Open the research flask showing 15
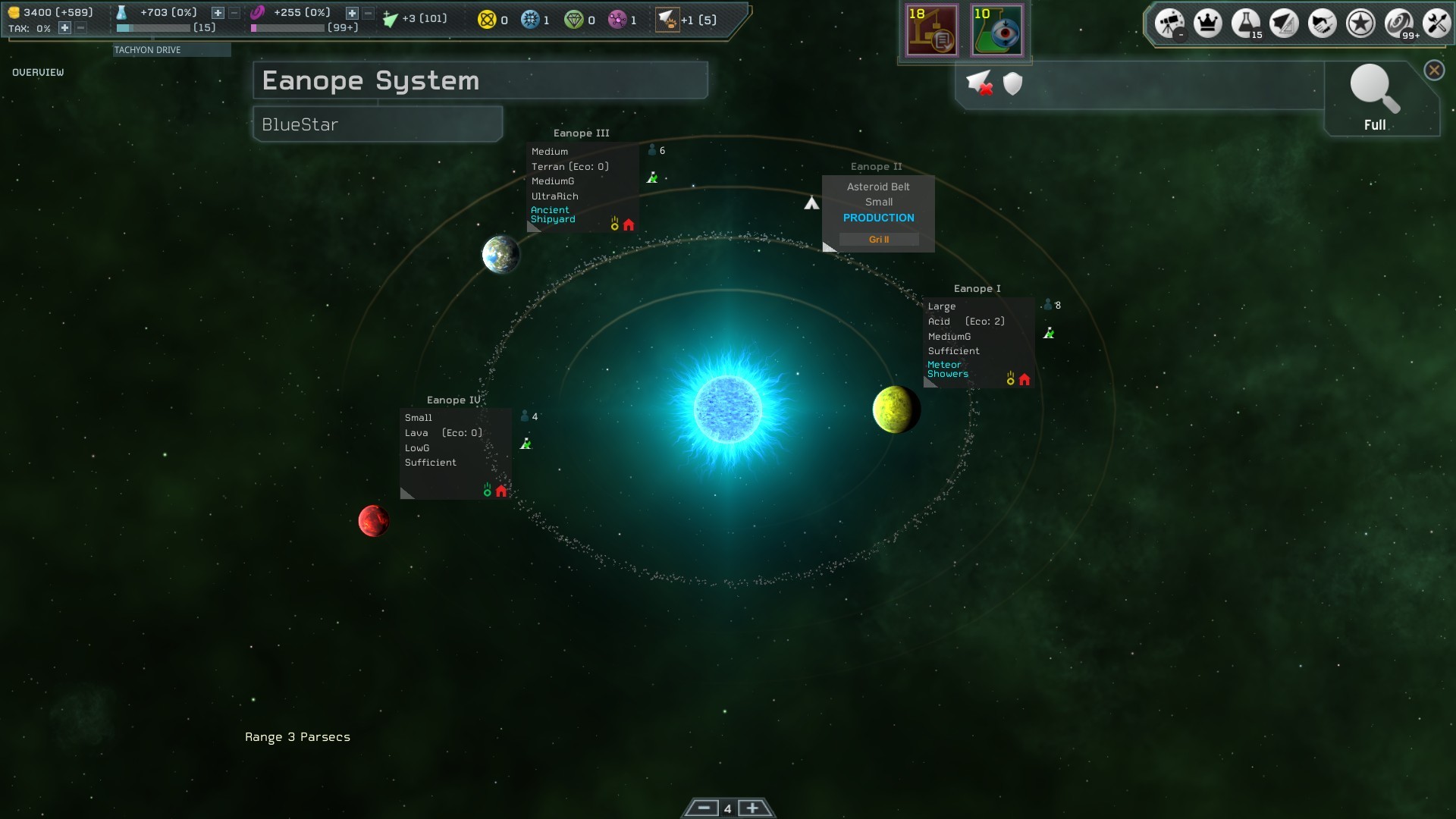1456x819 pixels. tap(1245, 23)
